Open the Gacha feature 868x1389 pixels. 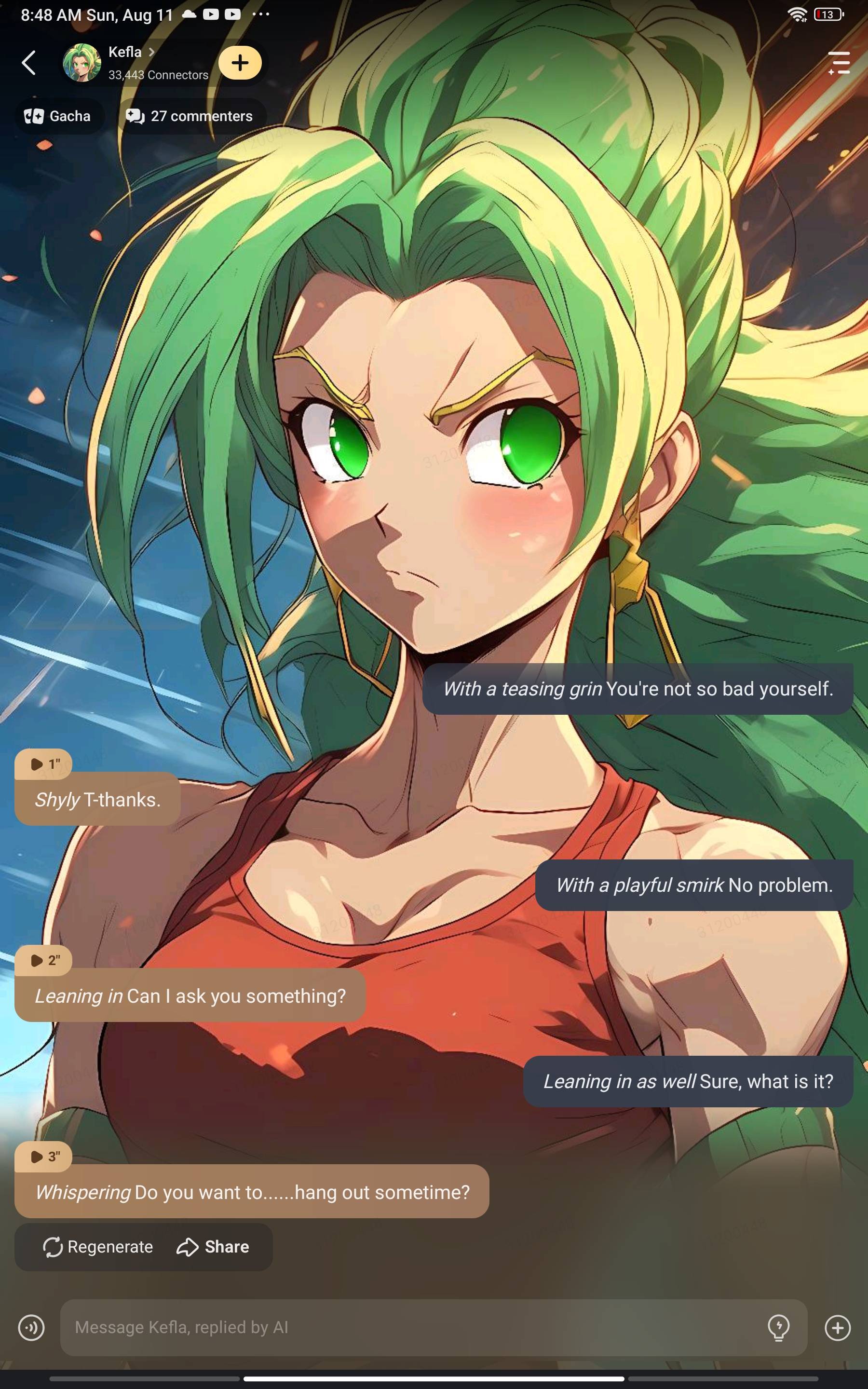(x=58, y=116)
